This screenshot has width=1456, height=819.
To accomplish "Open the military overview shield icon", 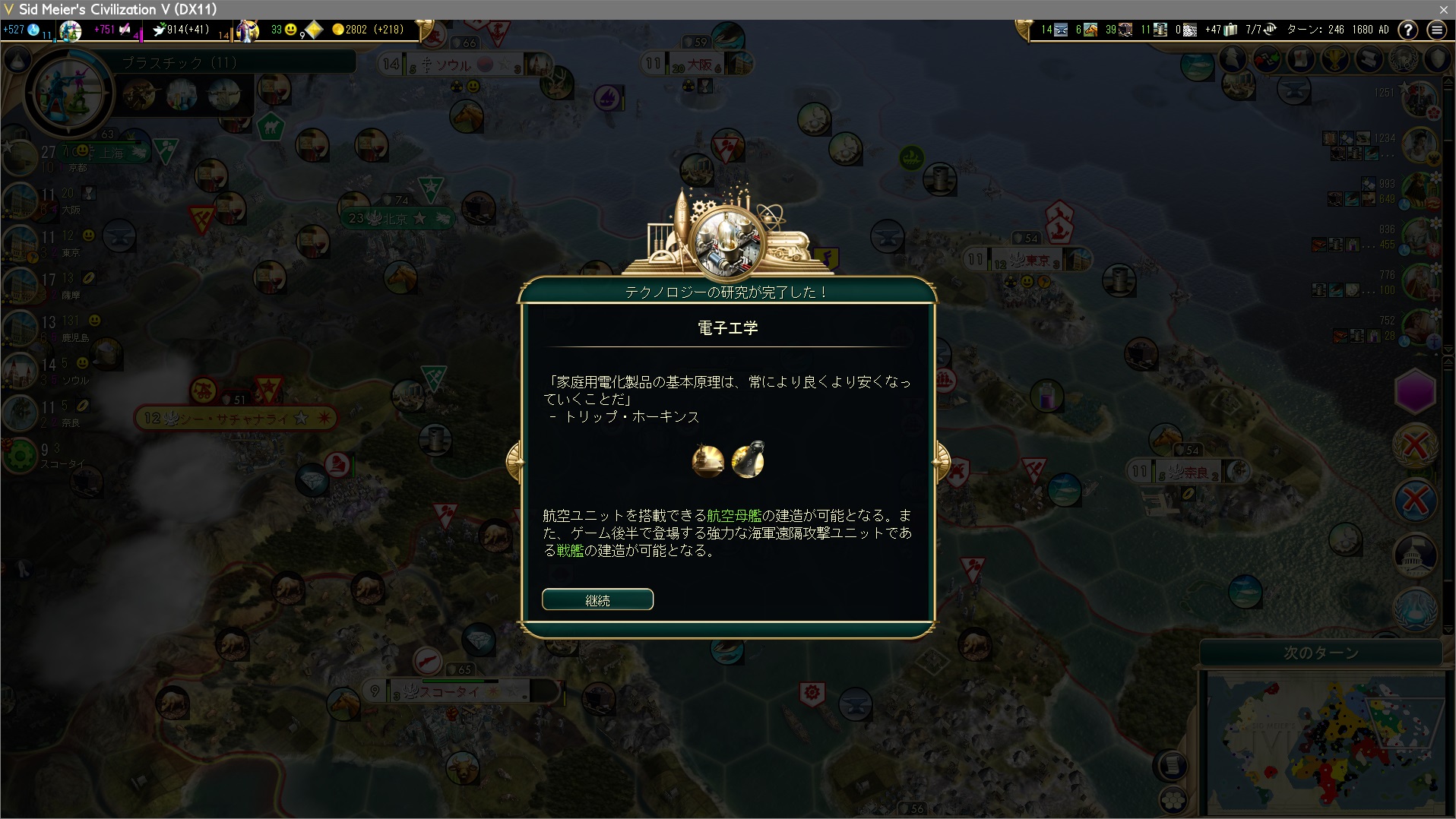I will coord(1438,59).
